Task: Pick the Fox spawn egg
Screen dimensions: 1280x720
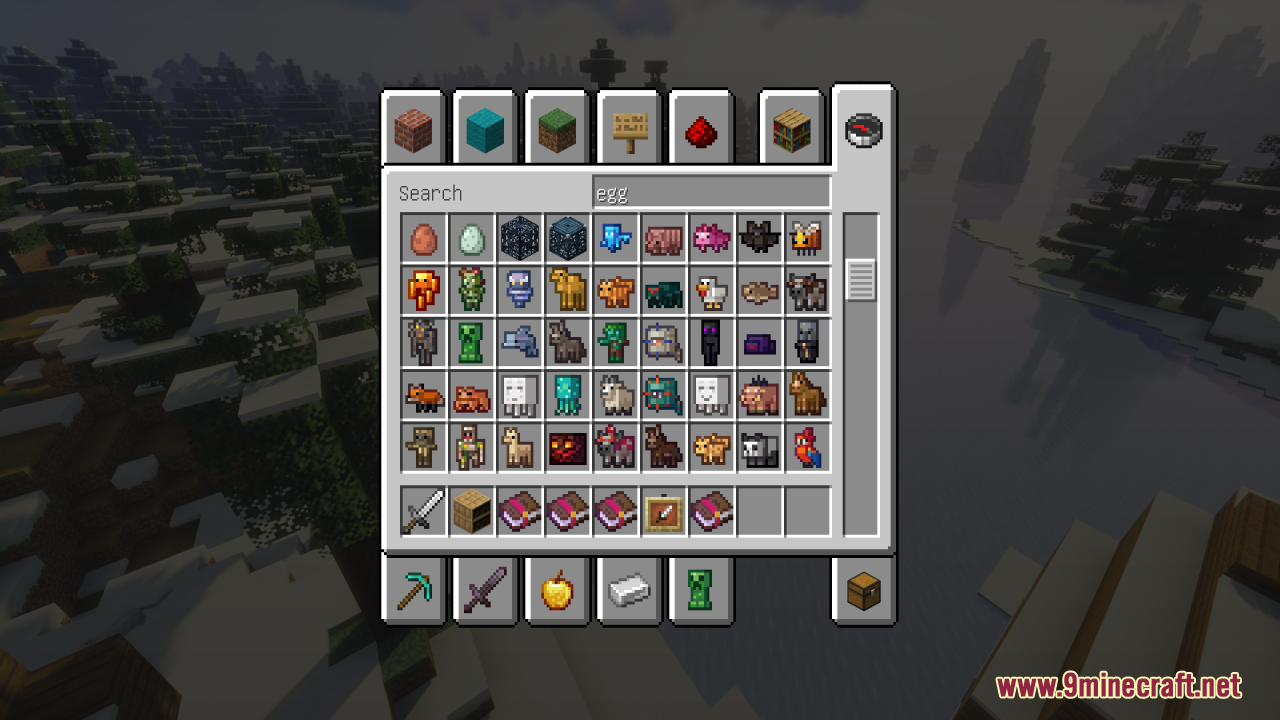Action: (x=424, y=394)
